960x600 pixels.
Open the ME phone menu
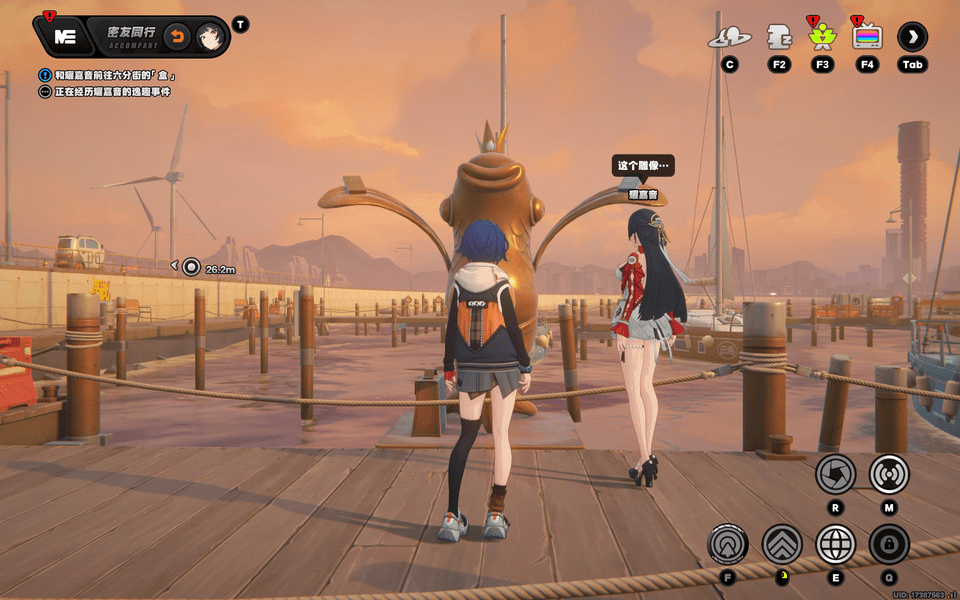[x=66, y=36]
